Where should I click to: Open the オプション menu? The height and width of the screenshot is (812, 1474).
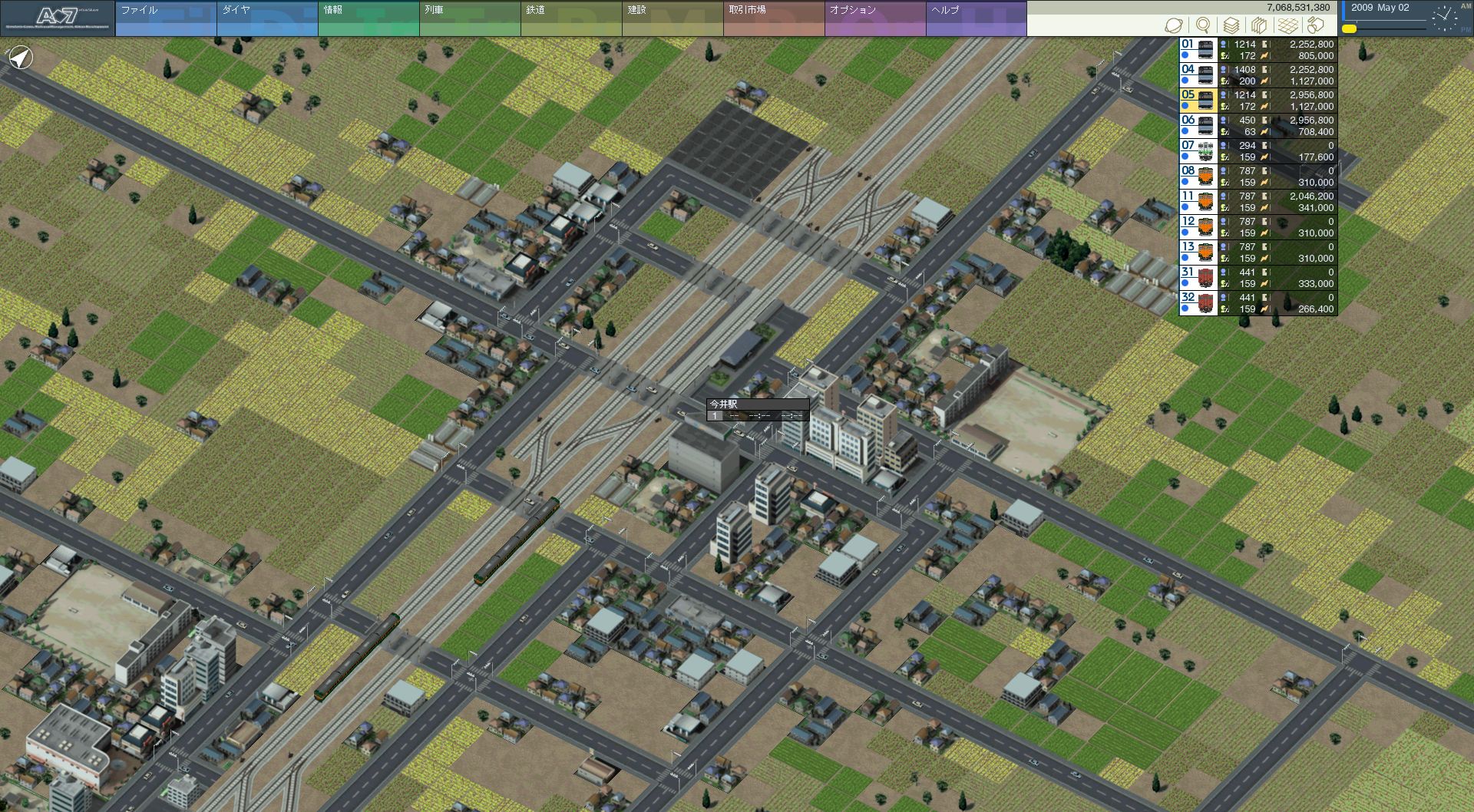(x=874, y=18)
